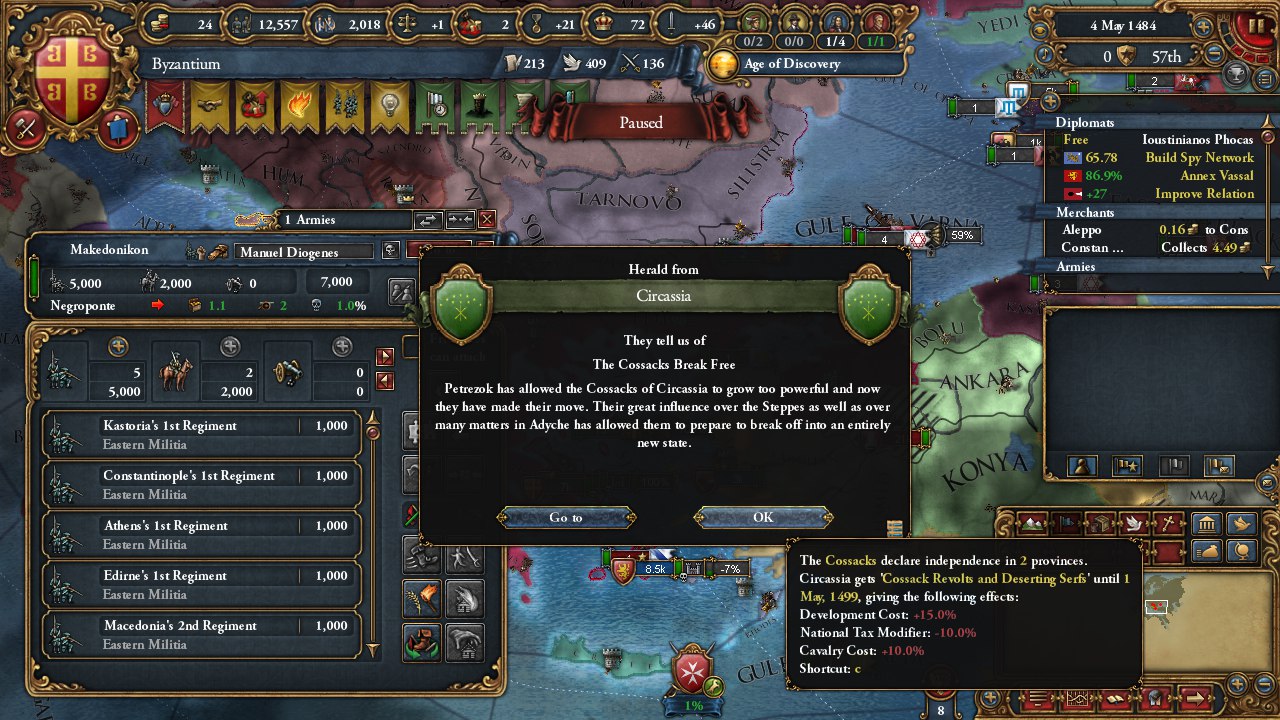This screenshot has width=1280, height=720.
Task: Select Constantinople's 1st Regiment row
Action: click(200, 484)
